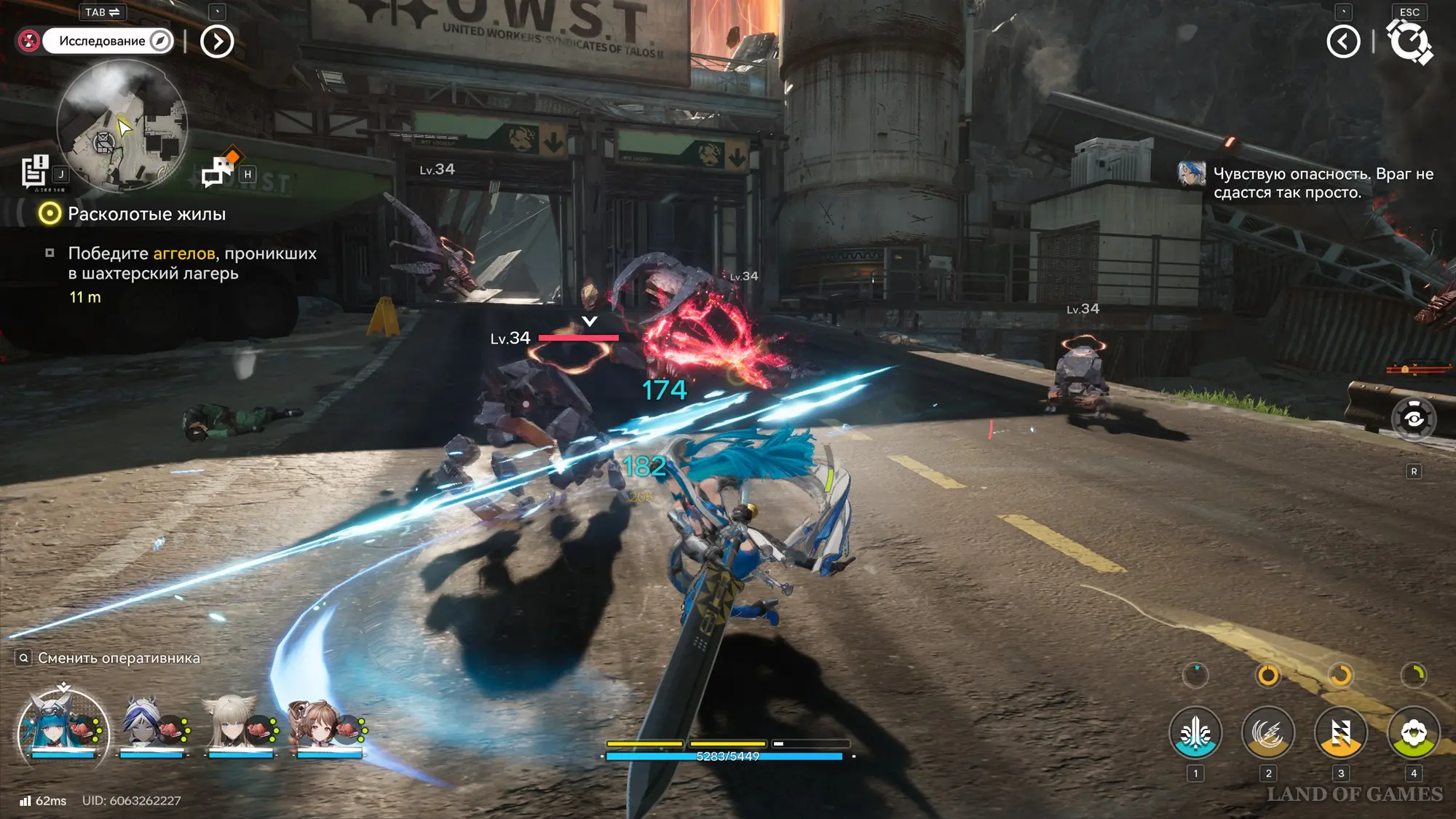The image size is (1456, 819).
Task: Click the right-arrow circle beside Исследование
Action: pos(217,41)
